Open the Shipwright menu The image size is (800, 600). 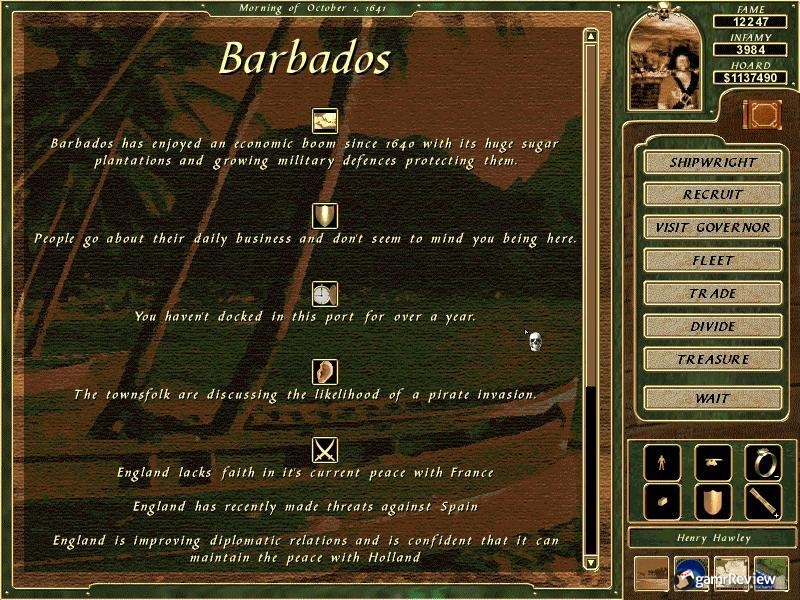tap(712, 162)
